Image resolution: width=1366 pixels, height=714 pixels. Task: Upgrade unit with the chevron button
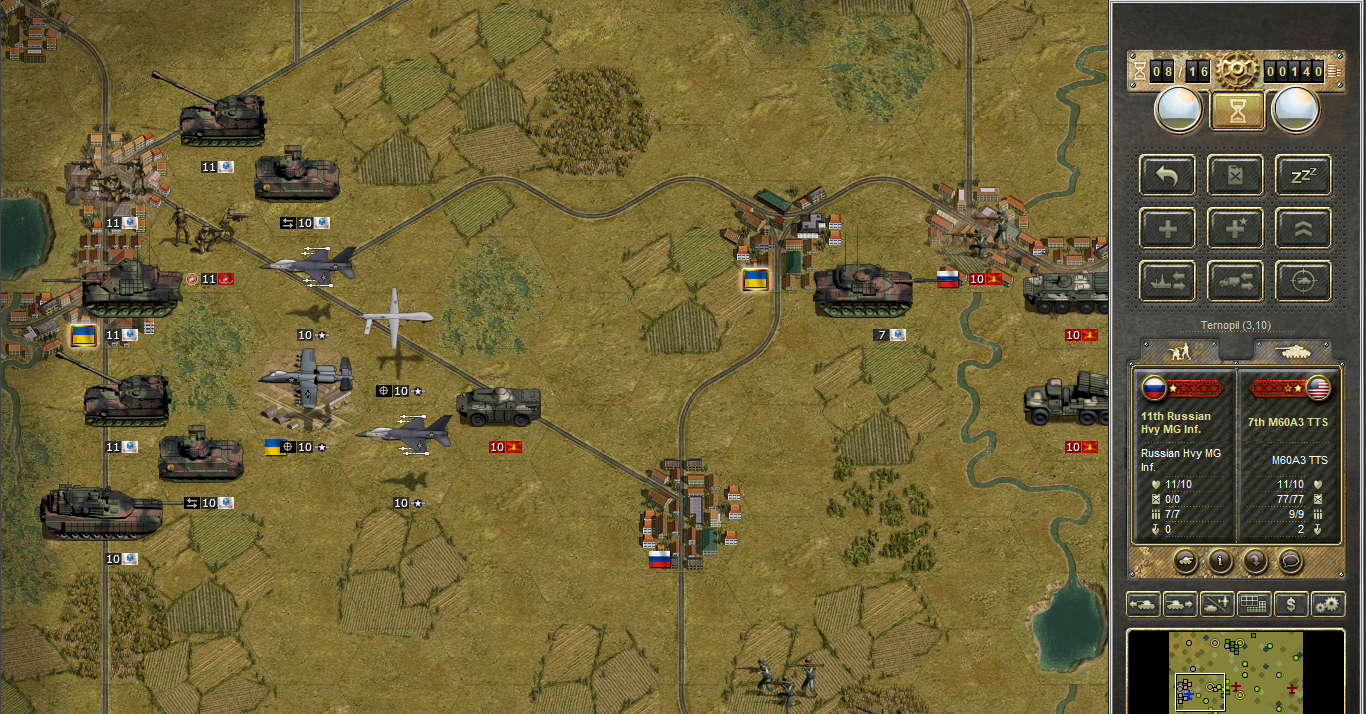pos(1303,229)
